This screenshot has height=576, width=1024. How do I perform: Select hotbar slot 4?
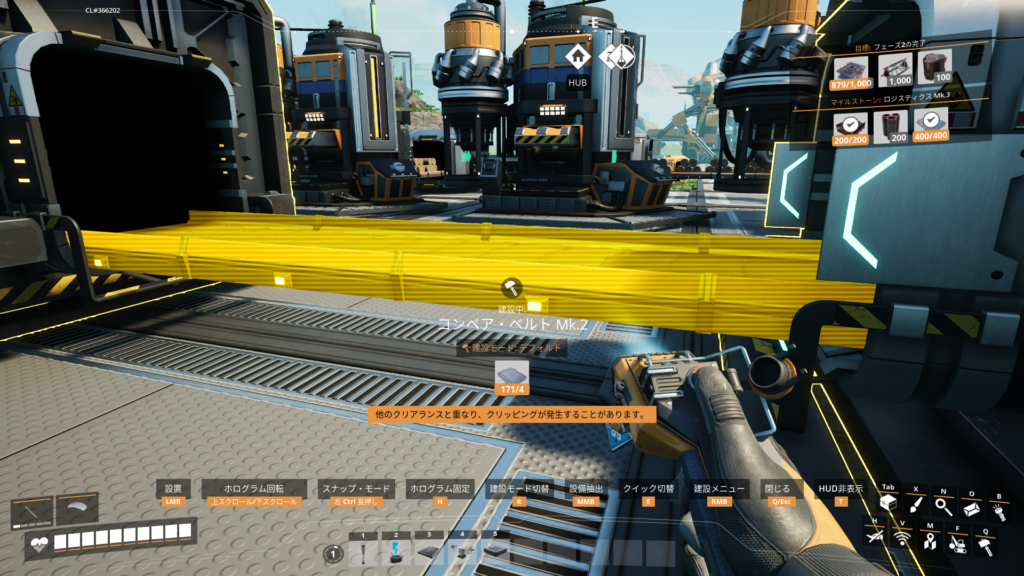click(461, 551)
